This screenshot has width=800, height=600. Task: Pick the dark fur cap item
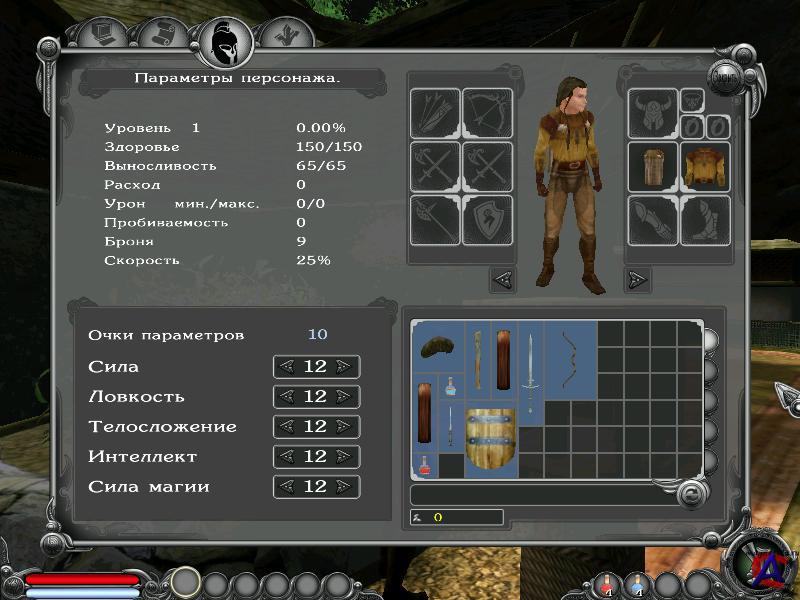tap(437, 347)
